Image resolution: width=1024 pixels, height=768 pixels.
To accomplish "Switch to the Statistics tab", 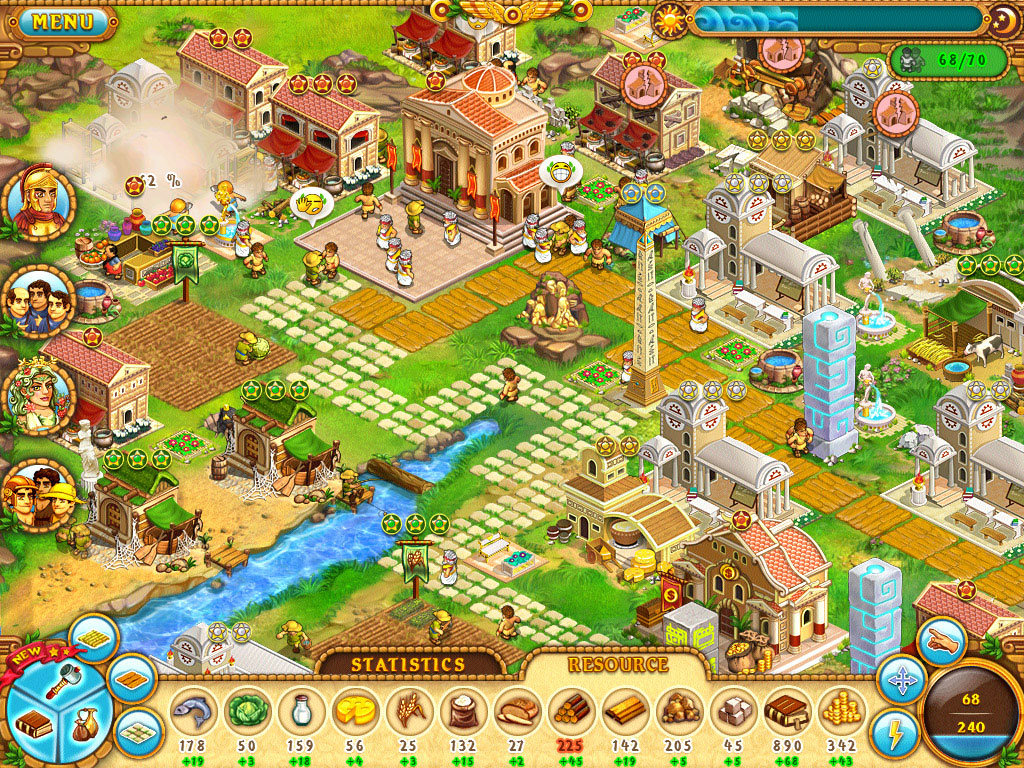I will 407,664.
